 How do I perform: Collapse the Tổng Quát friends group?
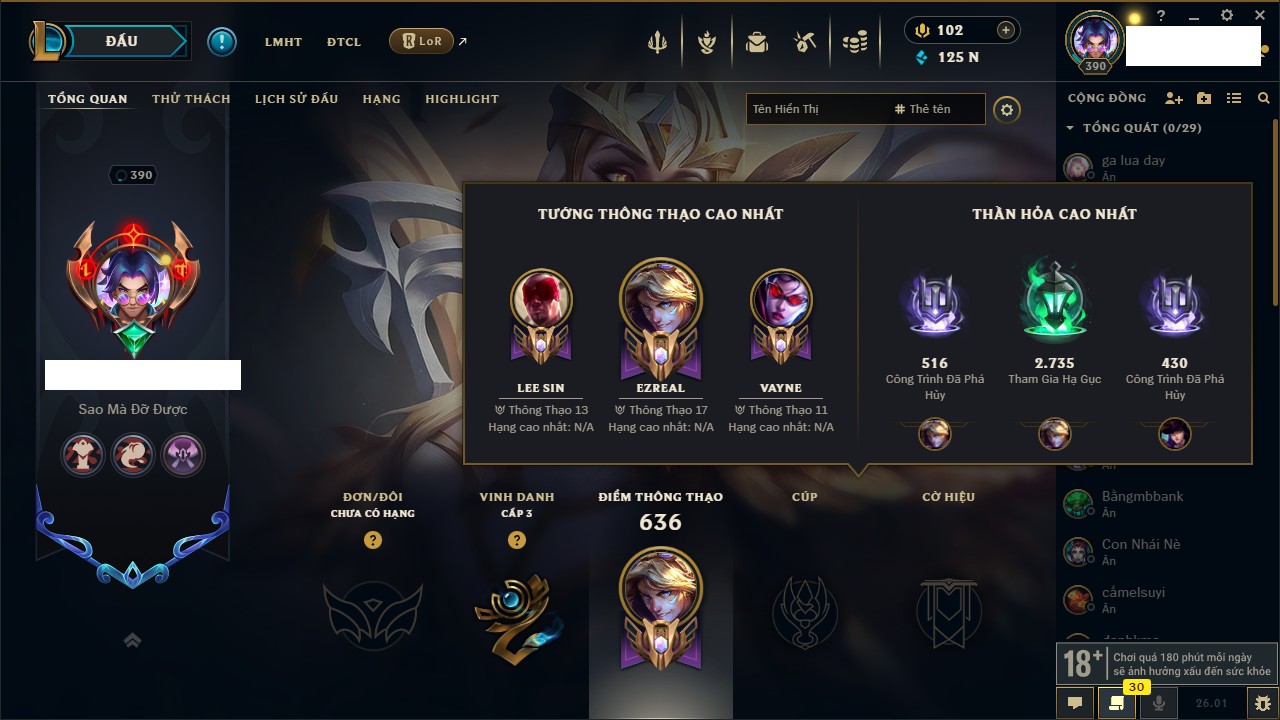click(1070, 128)
